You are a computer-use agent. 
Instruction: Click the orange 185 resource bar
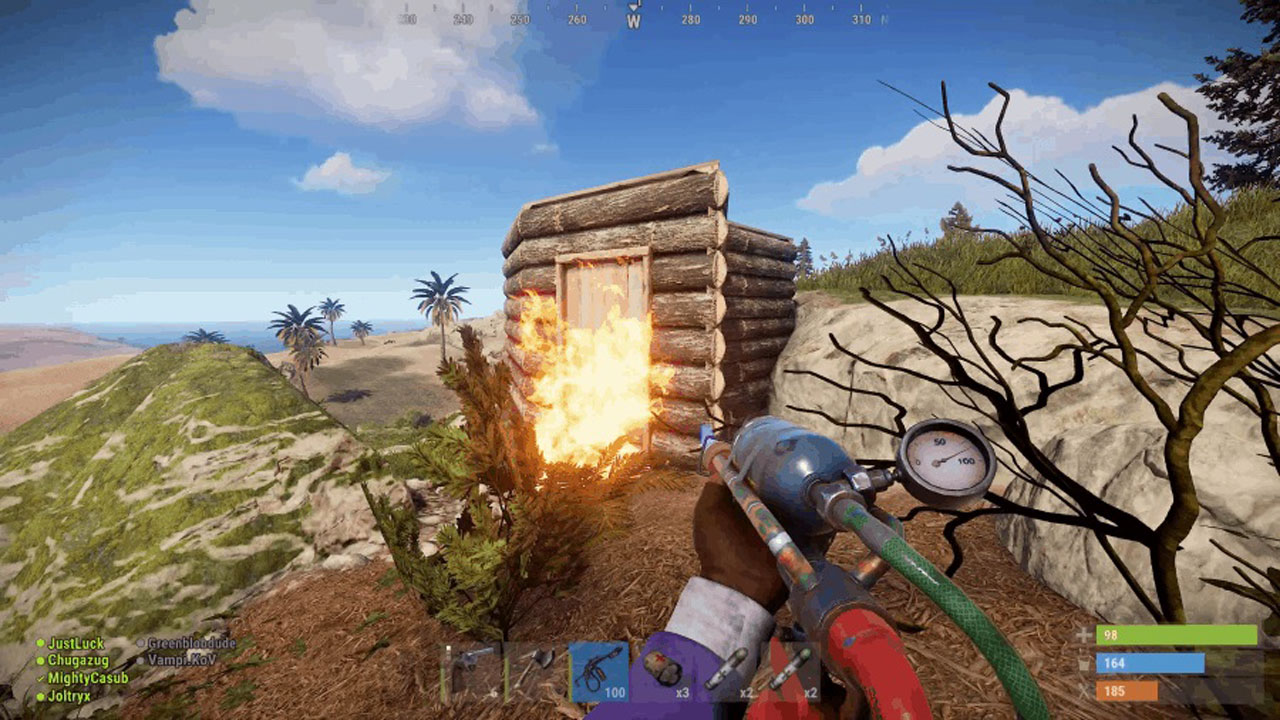pos(1127,691)
